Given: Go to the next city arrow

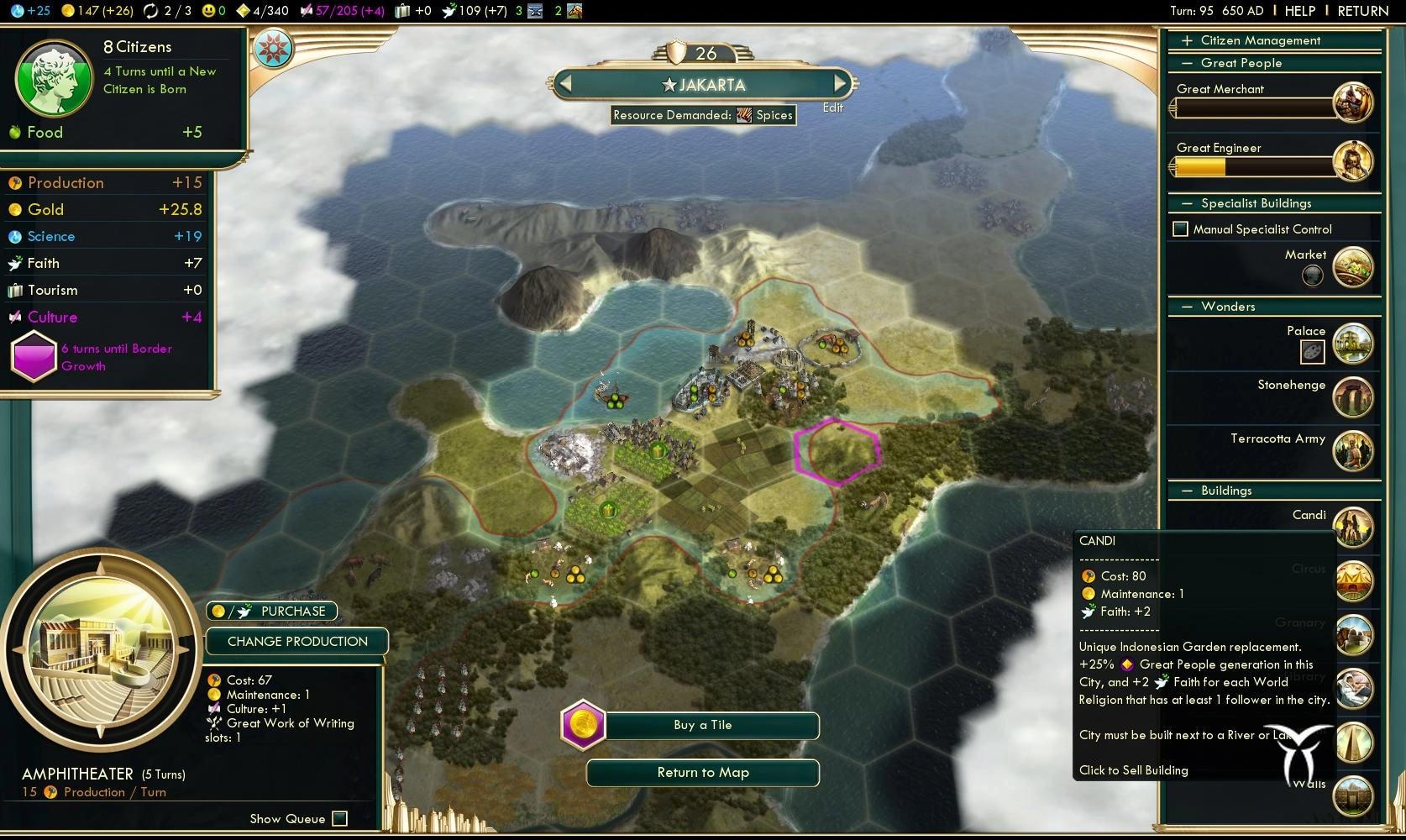Looking at the screenshot, I should [839, 84].
